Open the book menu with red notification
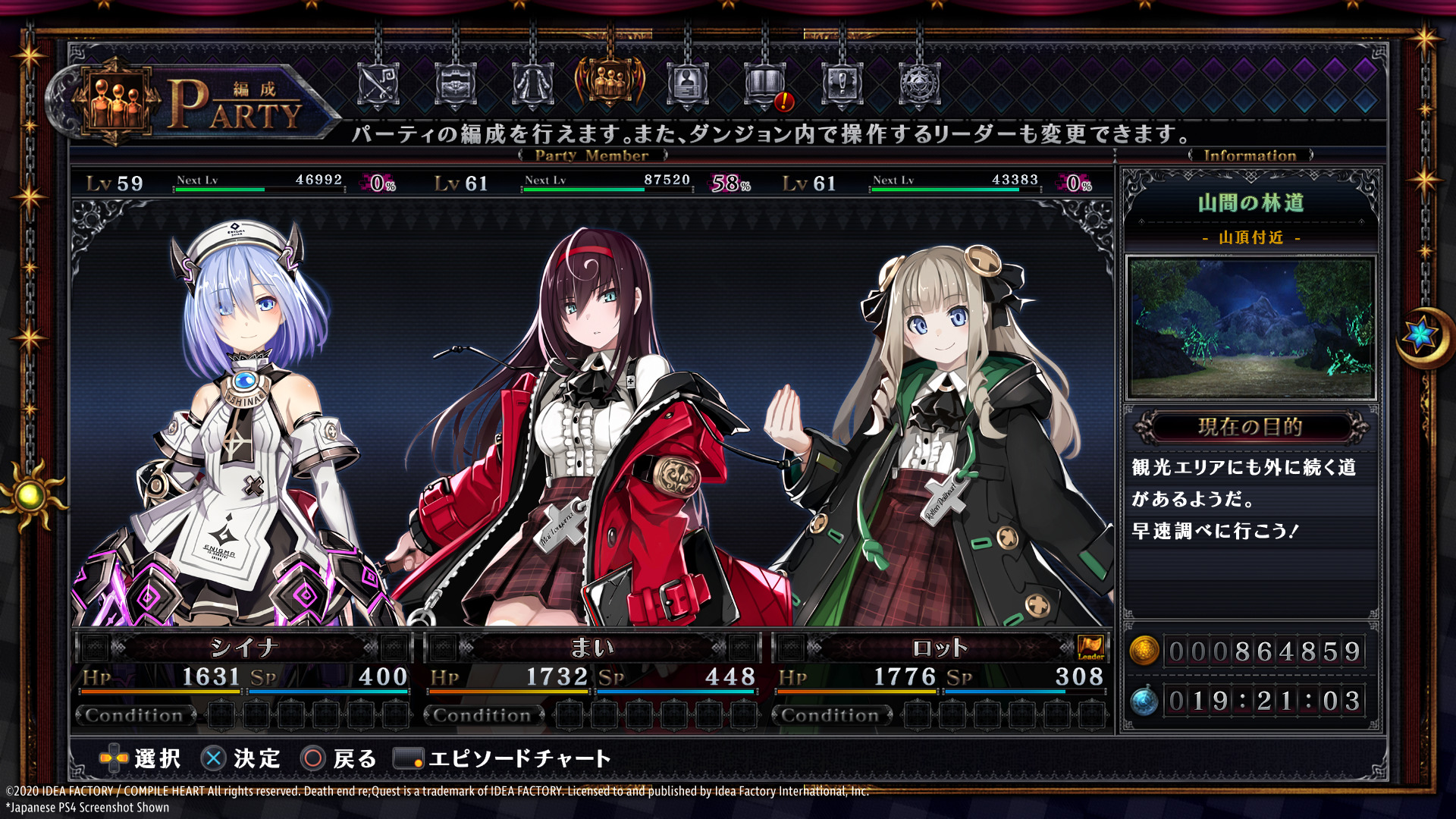The image size is (1456, 819). click(x=766, y=83)
